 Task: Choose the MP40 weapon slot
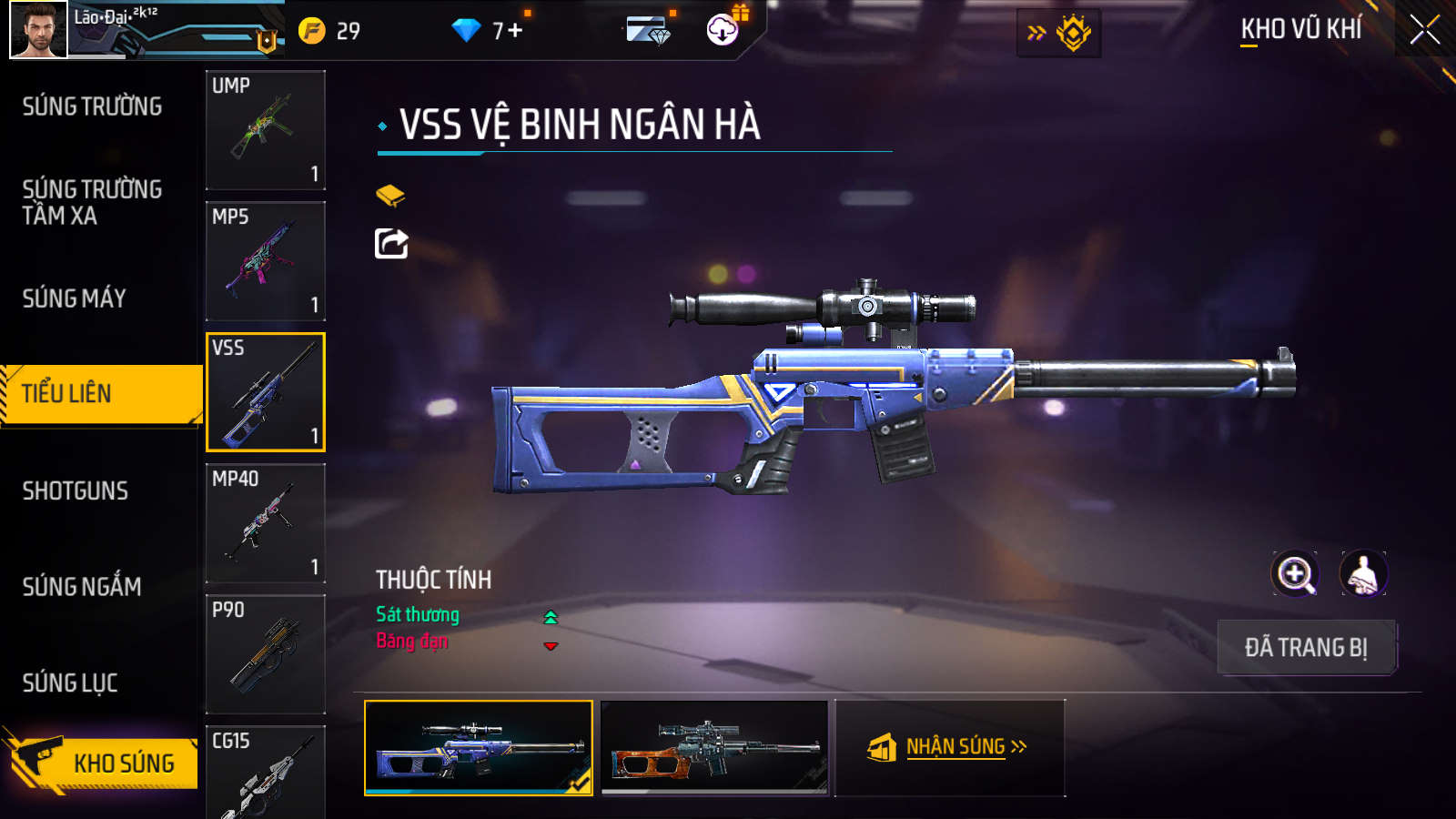(x=265, y=523)
